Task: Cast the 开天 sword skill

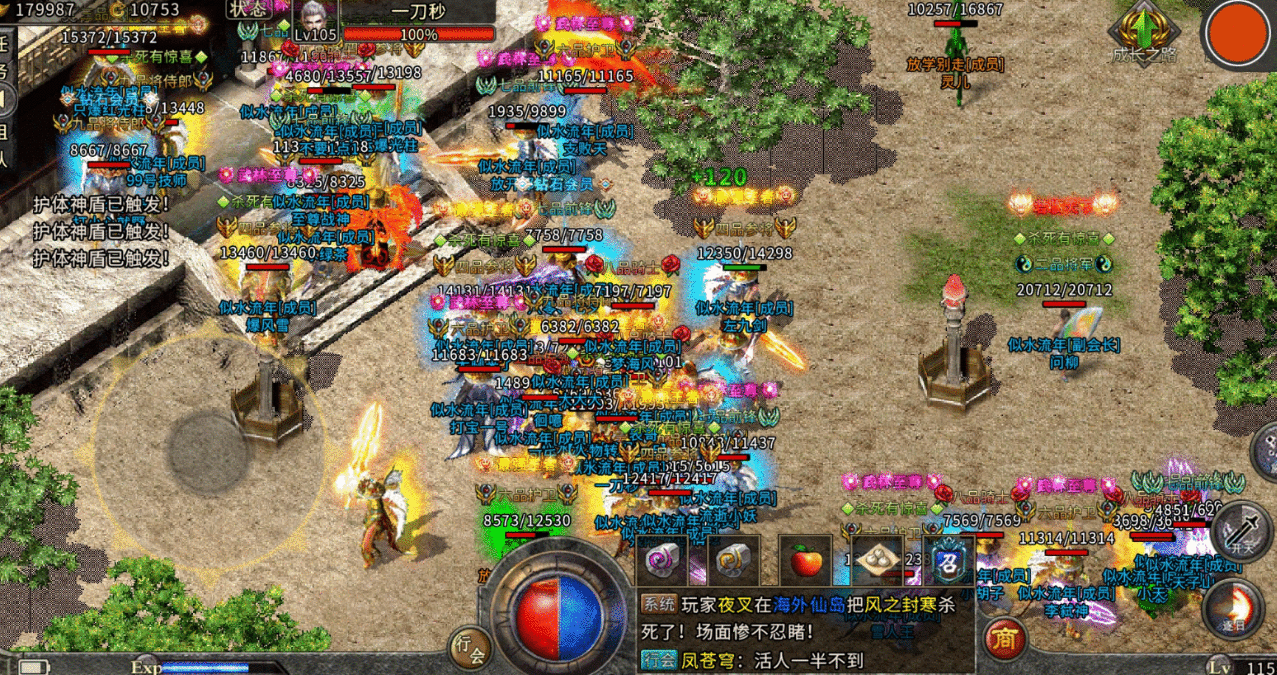Action: (x=1241, y=530)
